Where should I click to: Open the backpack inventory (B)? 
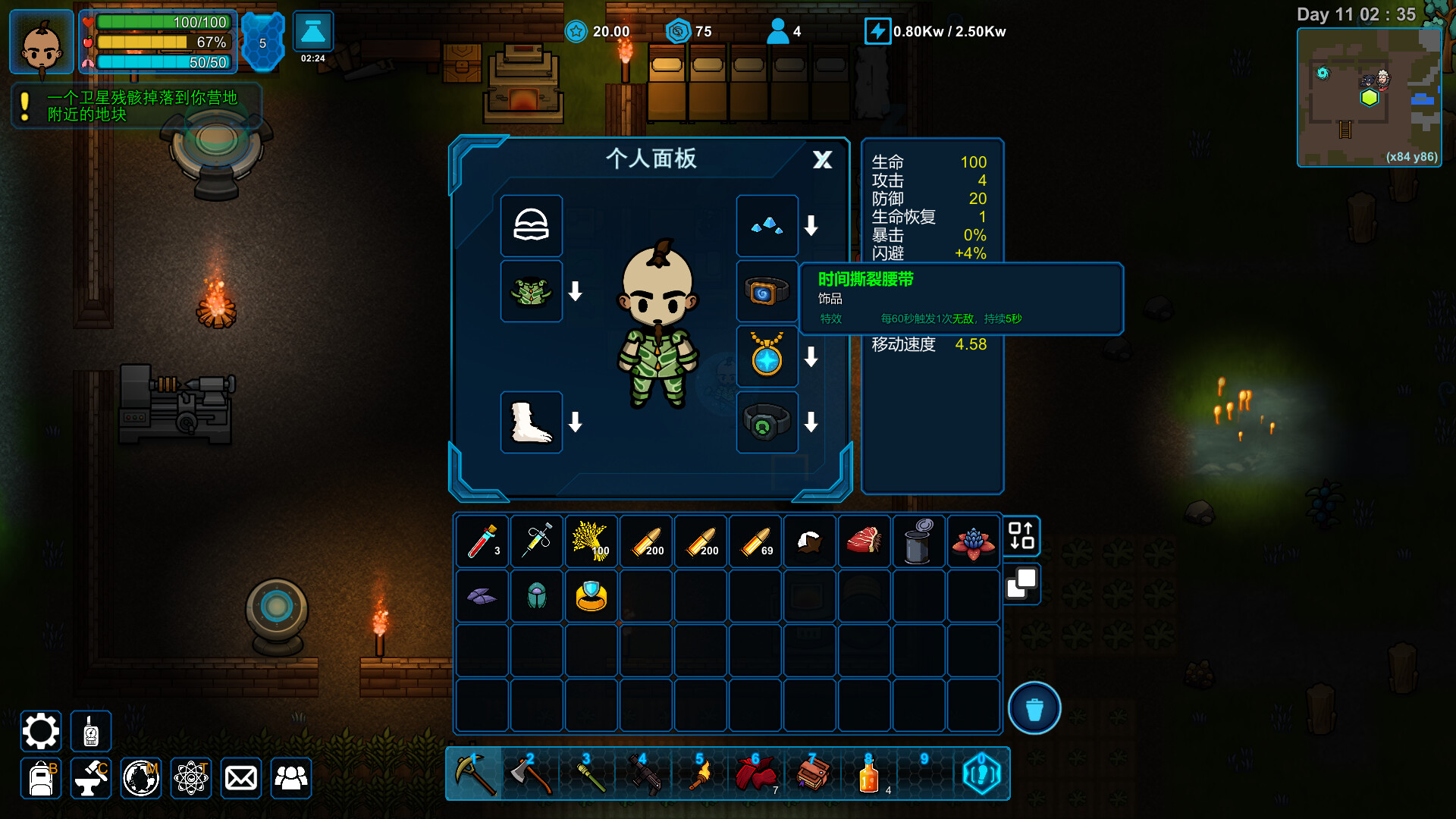40,778
